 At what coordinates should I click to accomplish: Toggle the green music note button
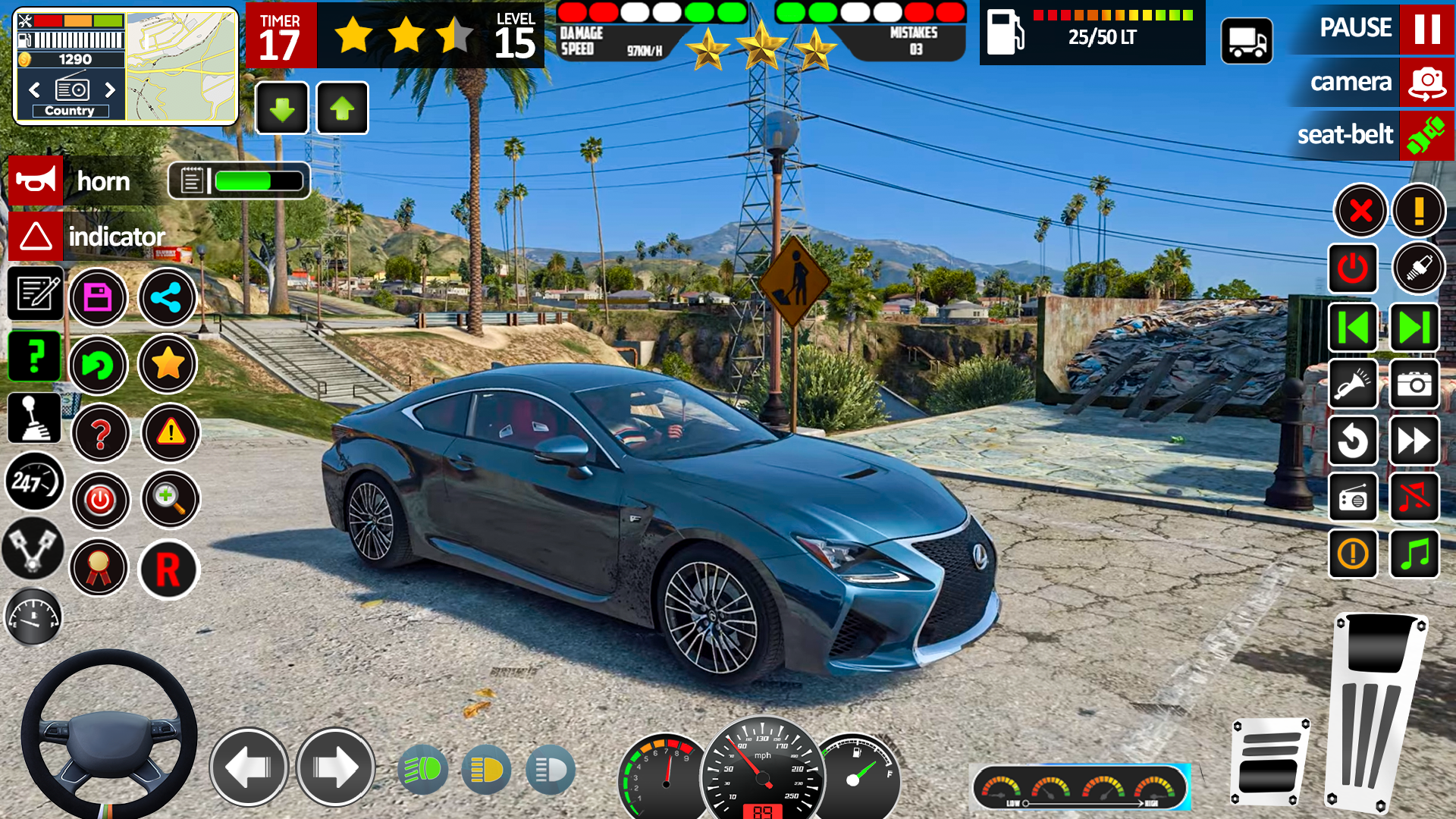(x=1414, y=554)
